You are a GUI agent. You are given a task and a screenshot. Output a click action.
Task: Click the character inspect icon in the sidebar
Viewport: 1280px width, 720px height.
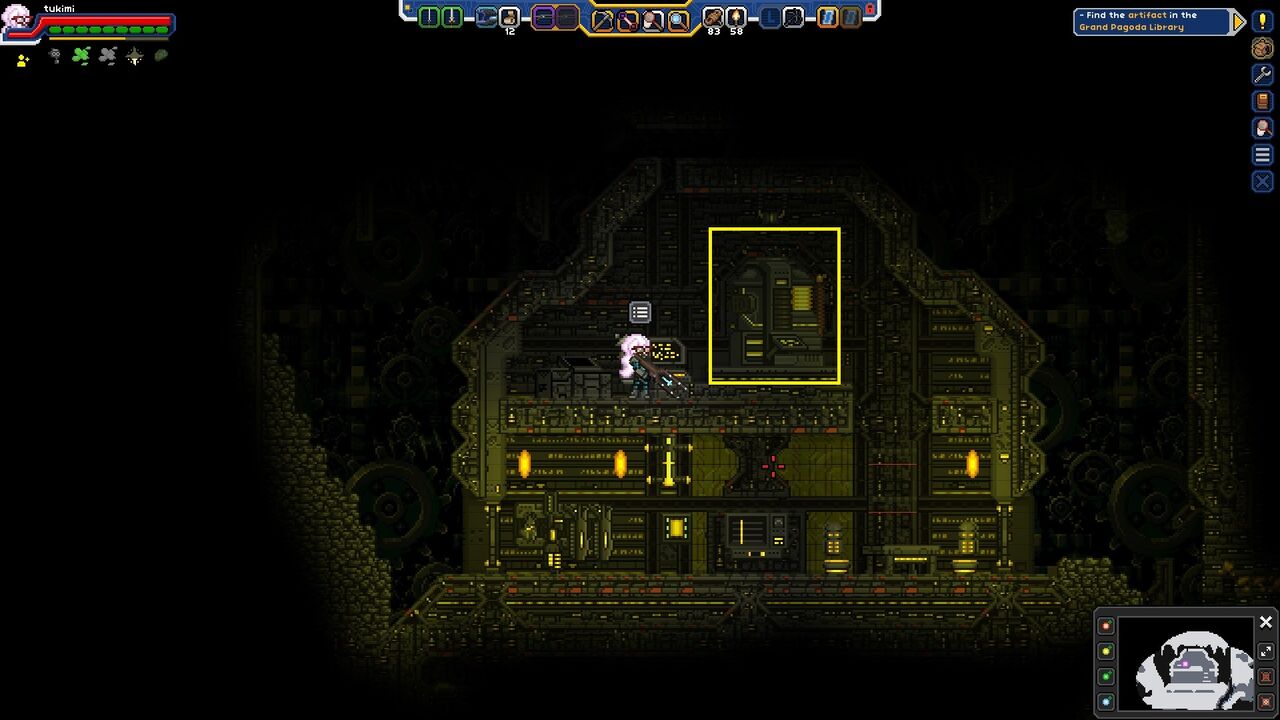point(1262,127)
